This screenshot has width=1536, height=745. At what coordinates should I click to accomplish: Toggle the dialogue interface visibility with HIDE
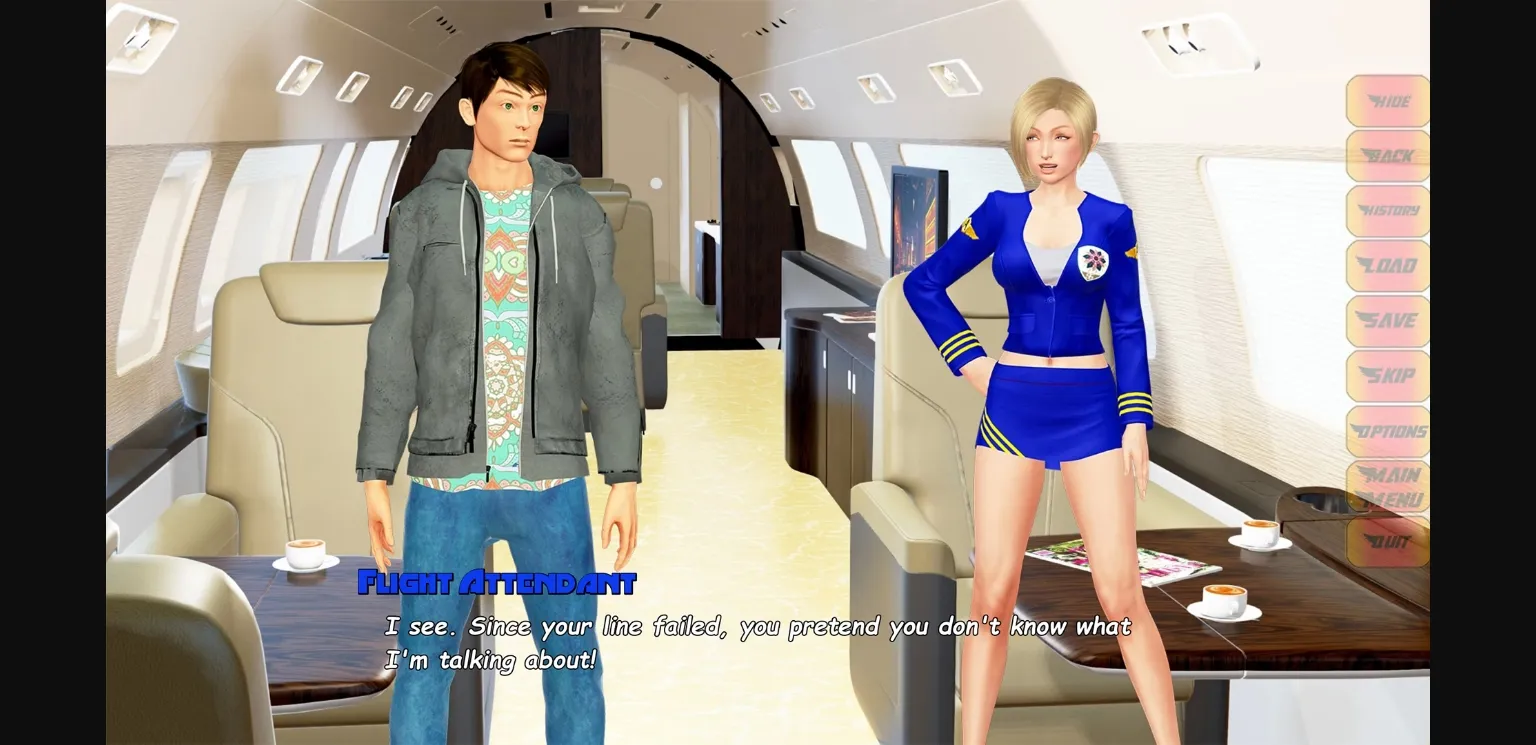coord(1388,102)
